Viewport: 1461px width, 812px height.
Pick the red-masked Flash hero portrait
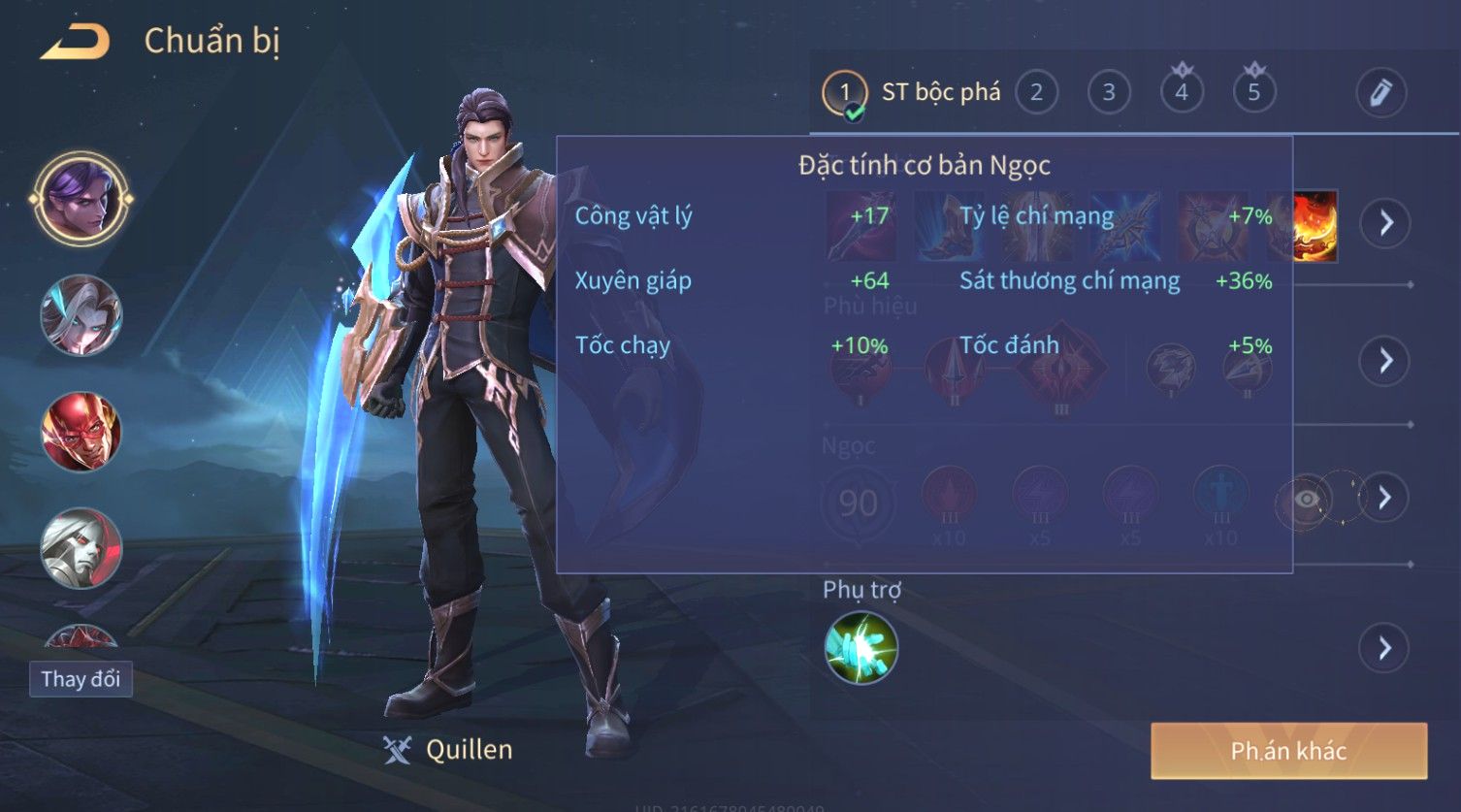coord(81,431)
